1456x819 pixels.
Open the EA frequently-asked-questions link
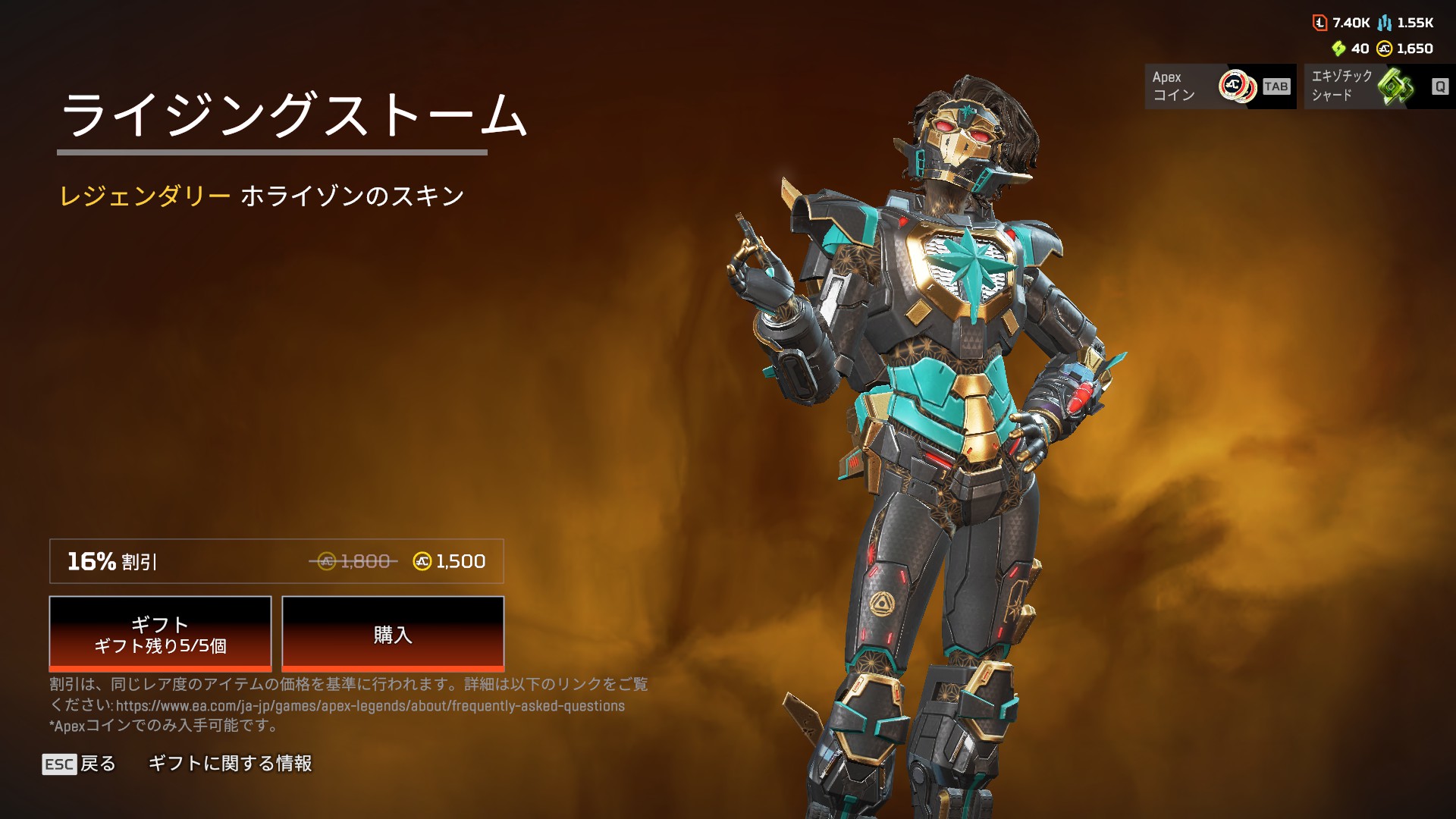pyautogui.click(x=370, y=706)
